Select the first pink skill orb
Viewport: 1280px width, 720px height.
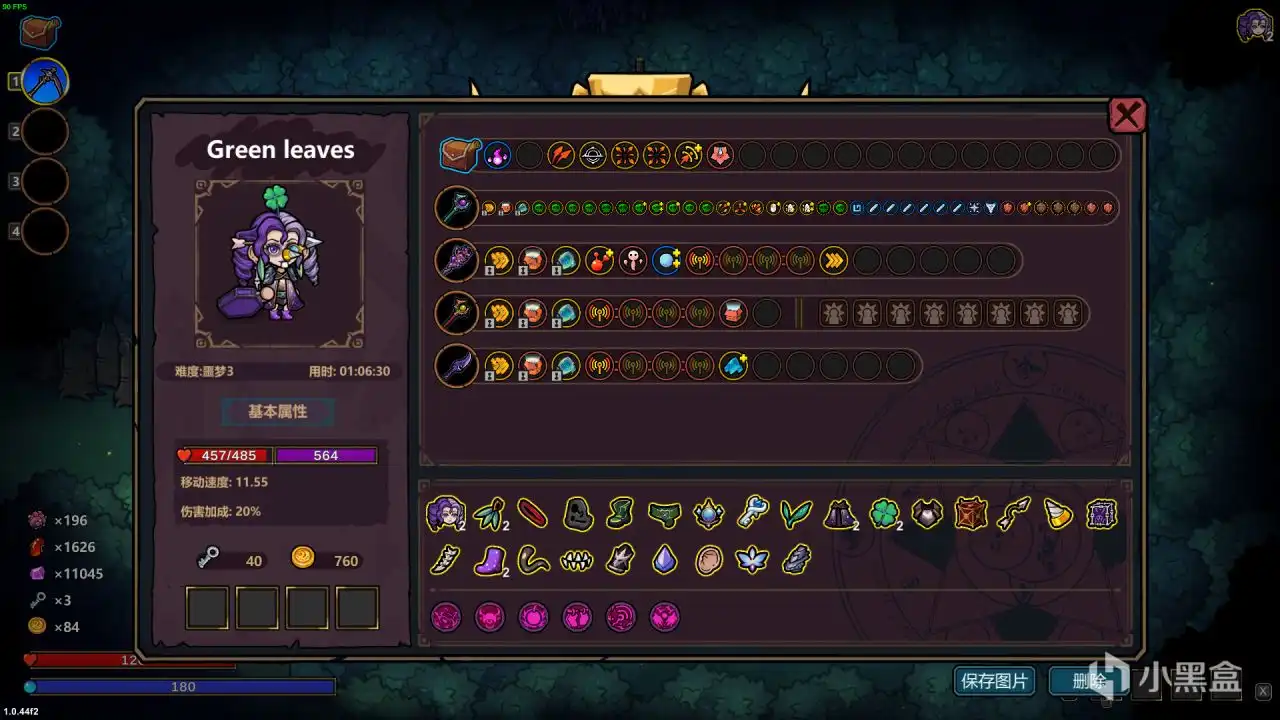pos(446,617)
